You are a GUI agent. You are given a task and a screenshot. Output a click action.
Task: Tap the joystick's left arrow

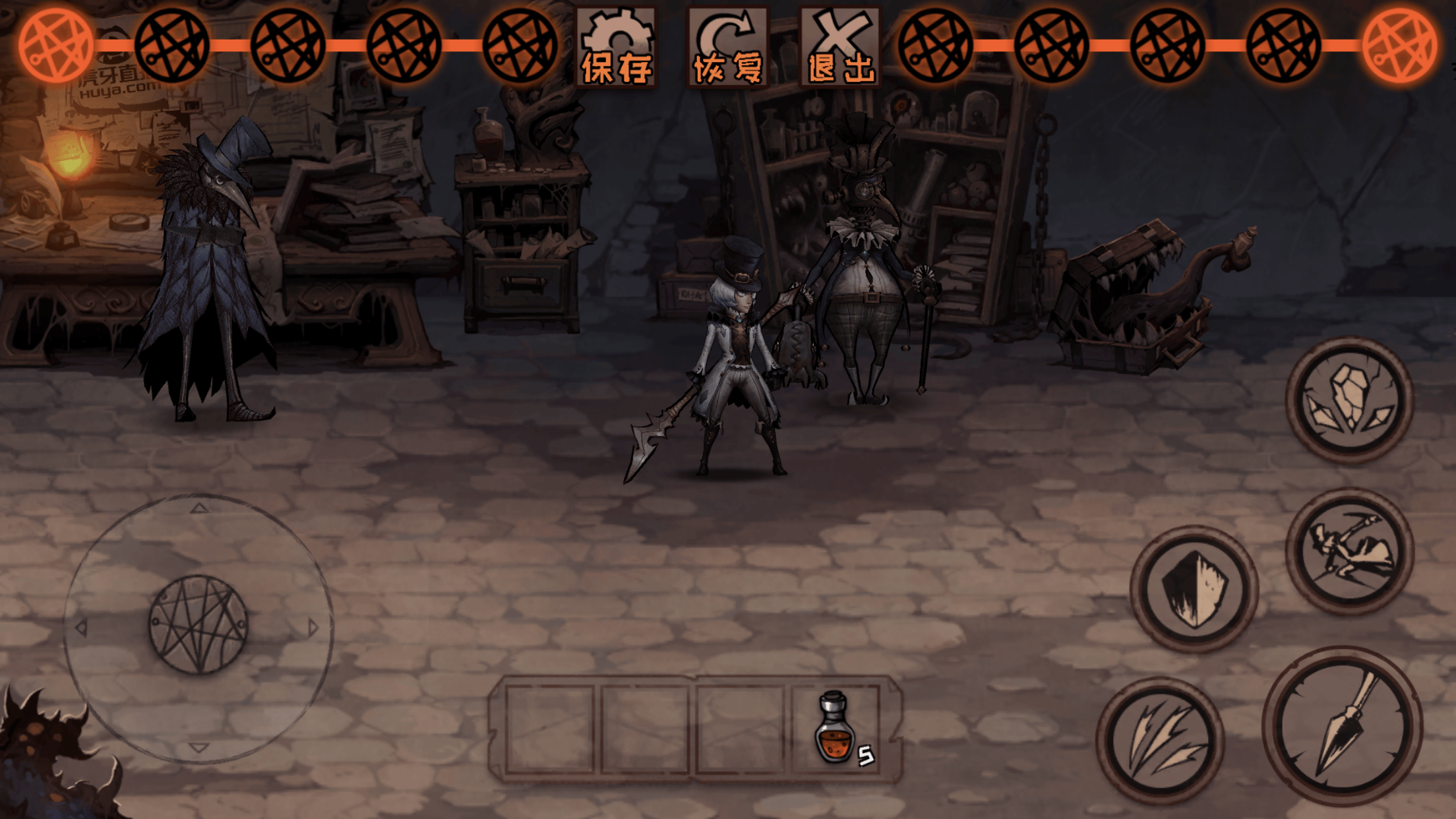[x=82, y=627]
